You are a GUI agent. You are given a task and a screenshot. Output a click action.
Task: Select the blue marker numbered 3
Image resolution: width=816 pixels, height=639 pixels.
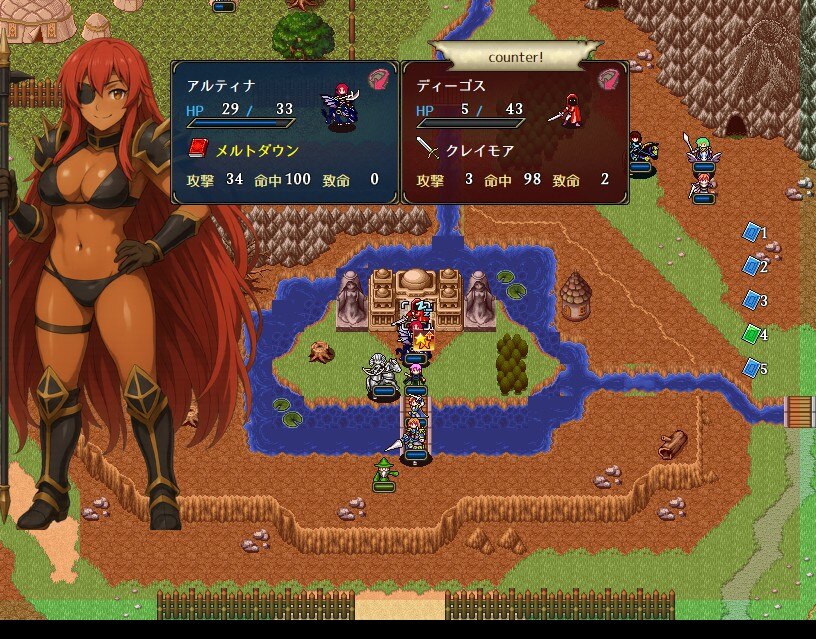coord(752,300)
